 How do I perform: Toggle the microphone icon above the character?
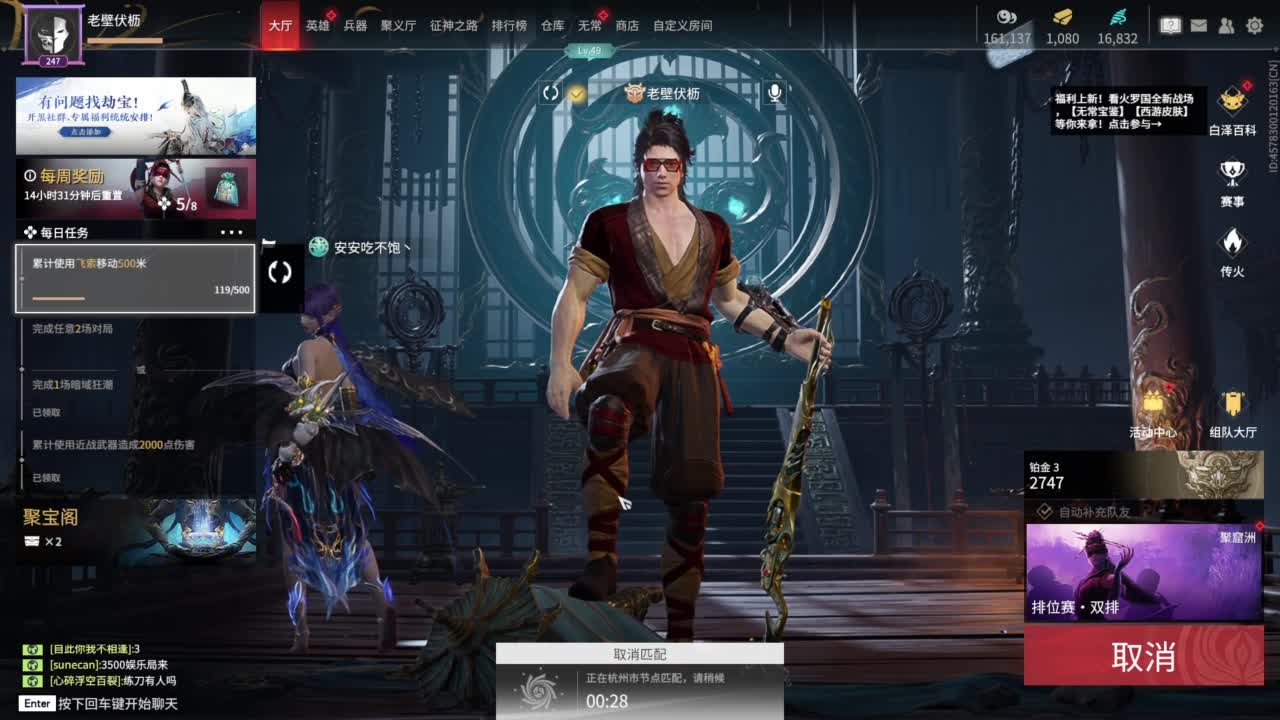pos(776,92)
